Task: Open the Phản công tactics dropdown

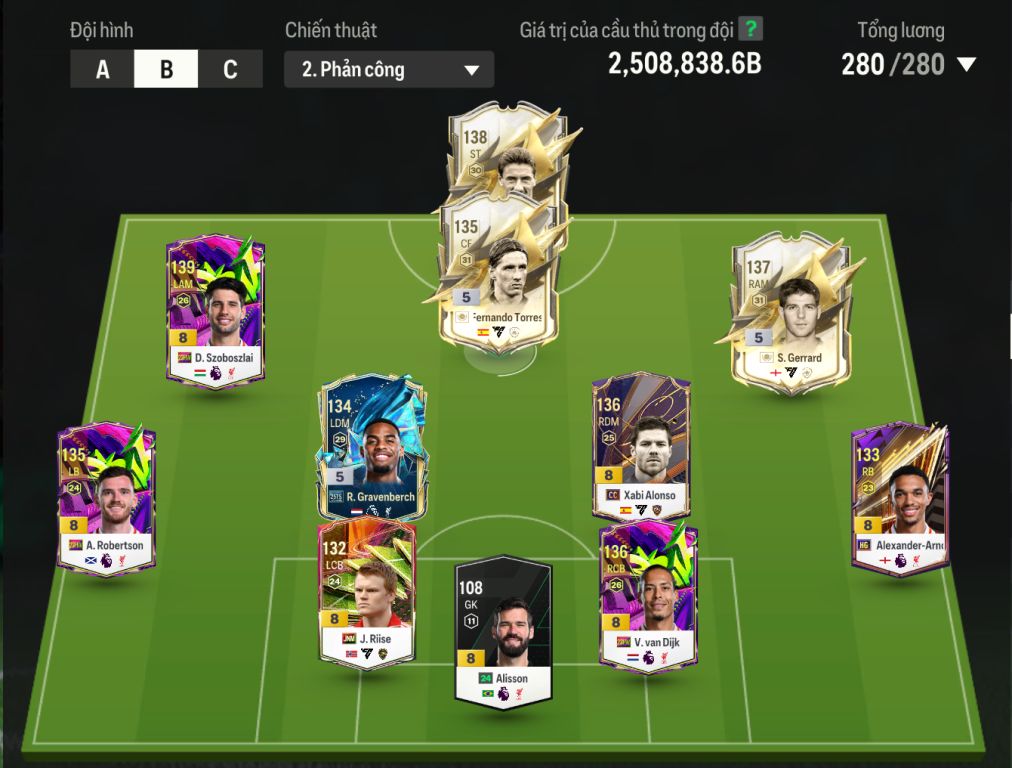Action: [389, 70]
